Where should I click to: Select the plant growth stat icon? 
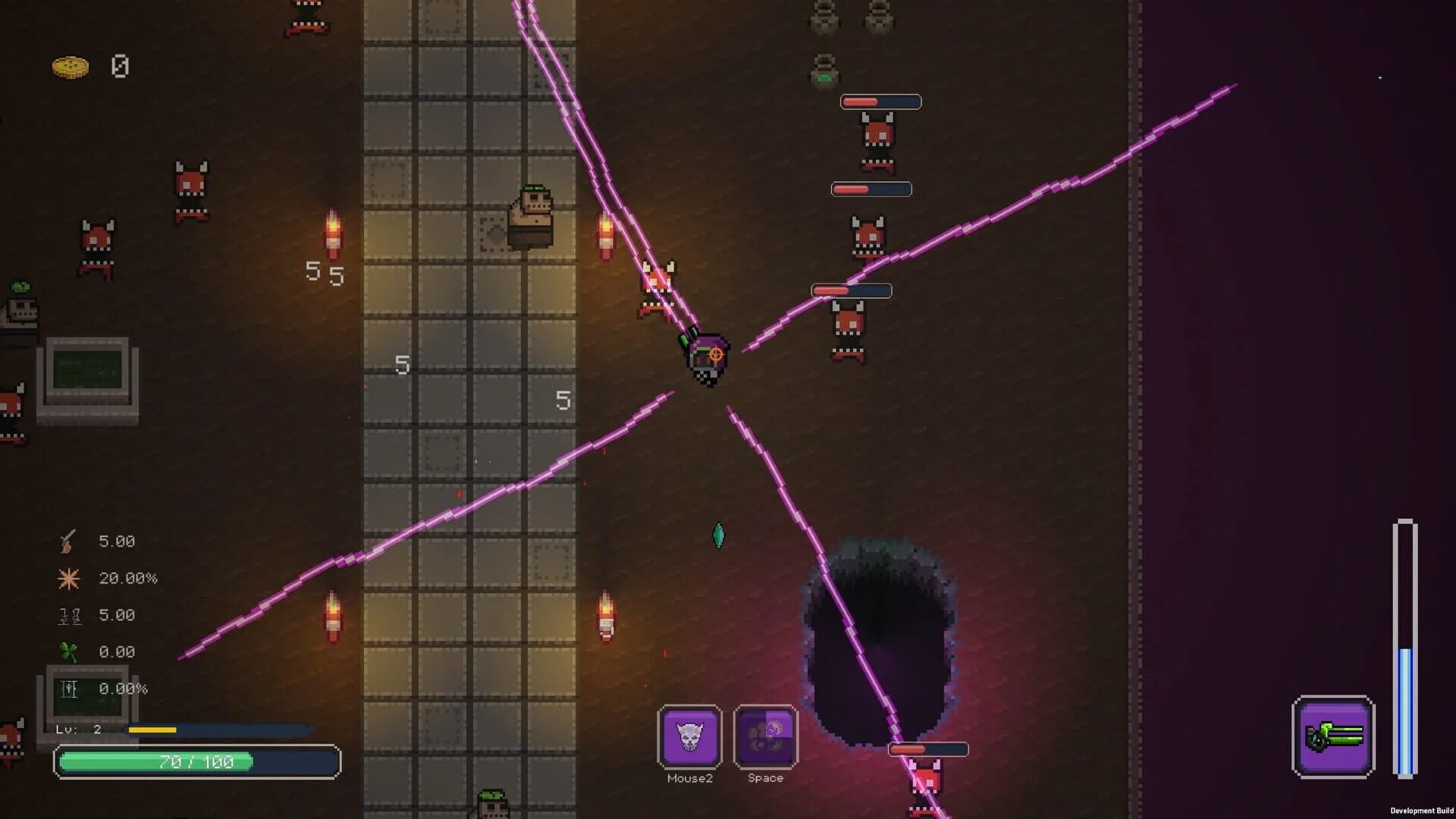(x=68, y=689)
